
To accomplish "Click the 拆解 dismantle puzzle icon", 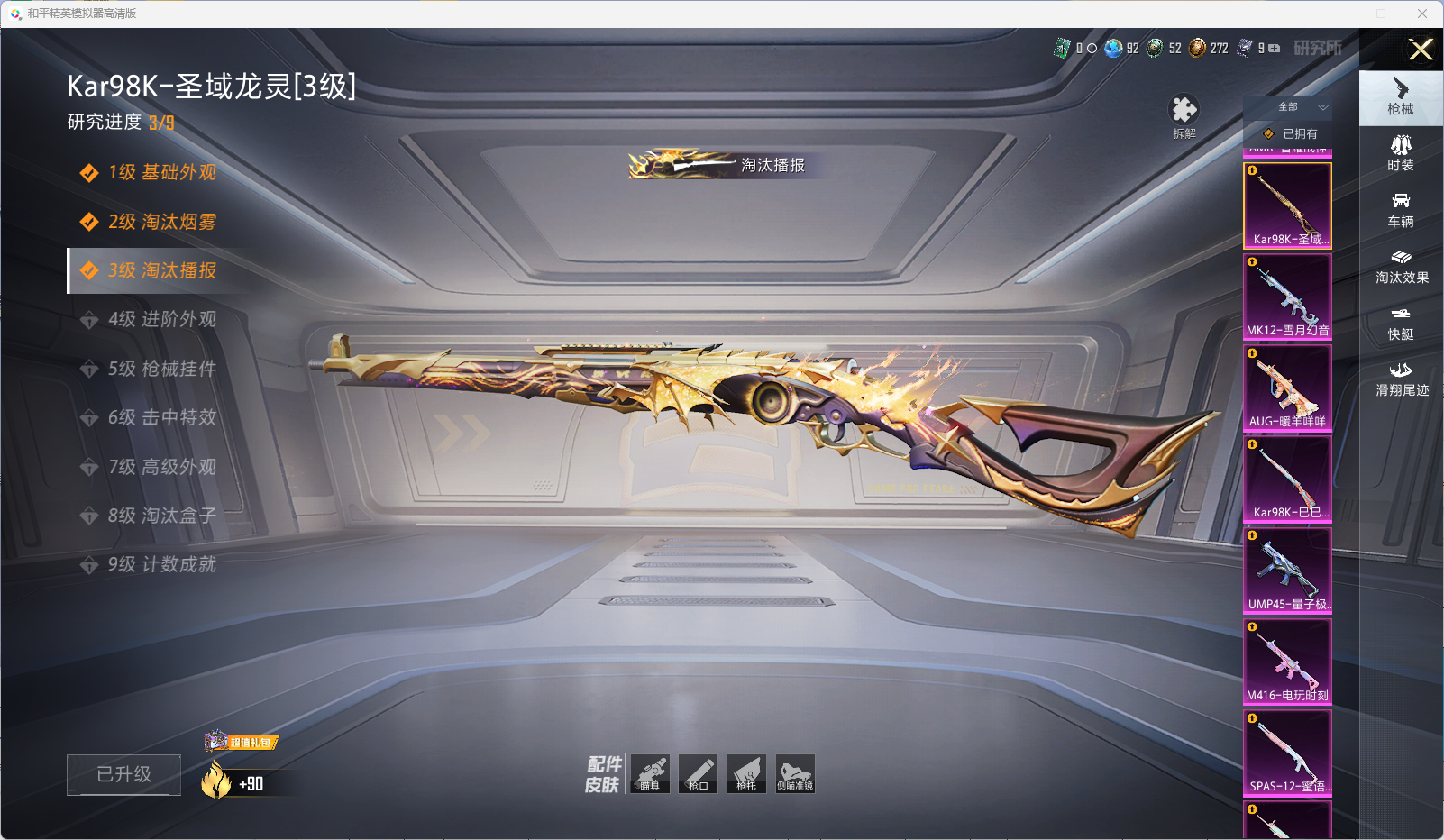I will click(x=1184, y=112).
